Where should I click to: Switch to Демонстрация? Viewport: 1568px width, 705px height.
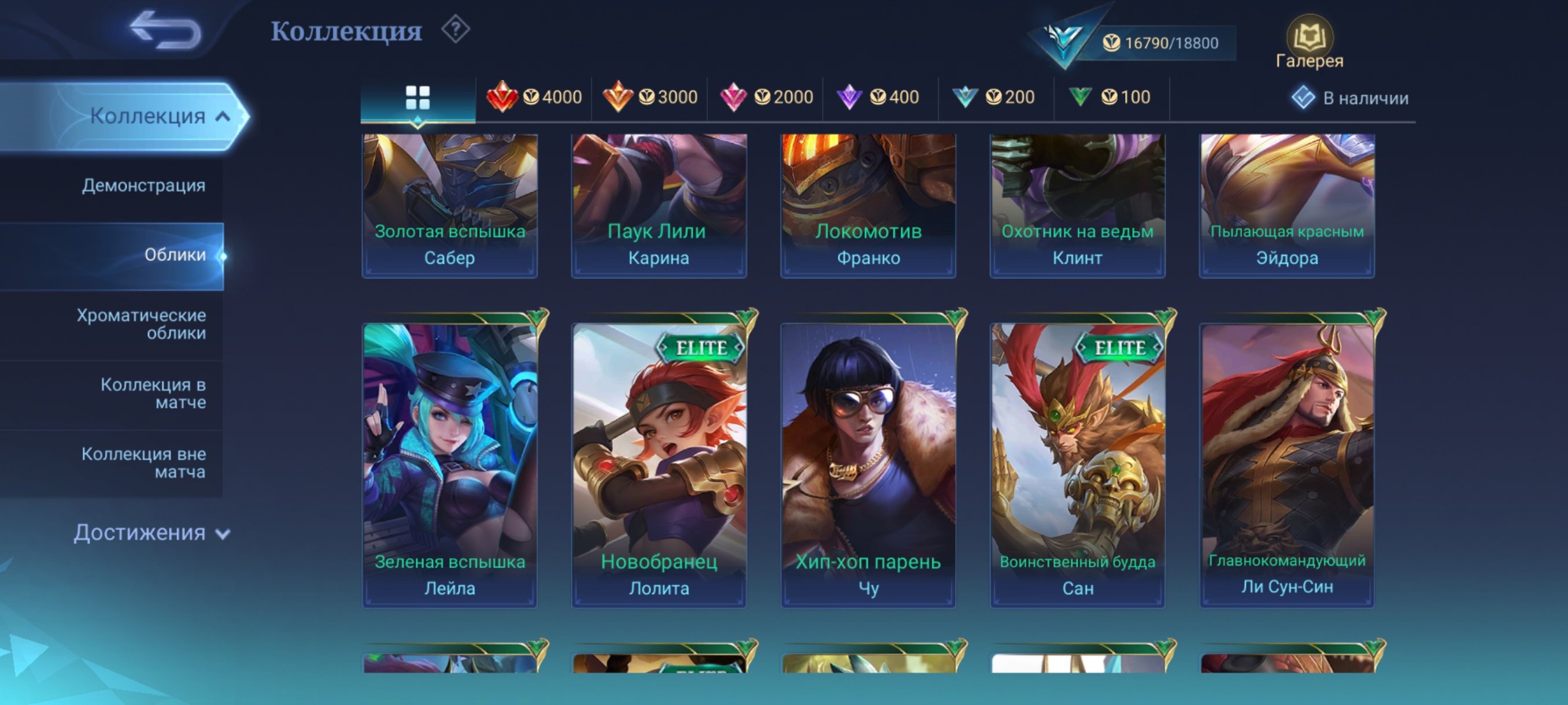click(143, 185)
